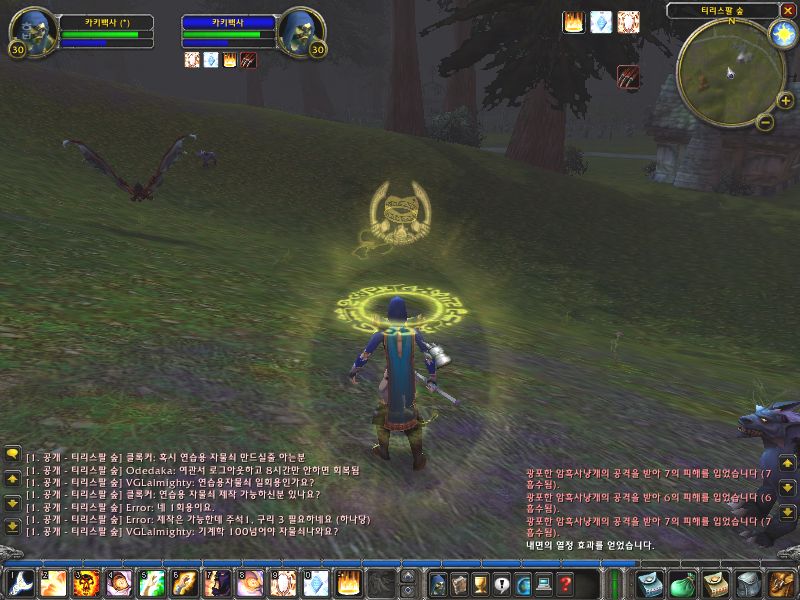Open the green sack bag slot
Viewport: 800px width, 600px height.
pos(681,583)
